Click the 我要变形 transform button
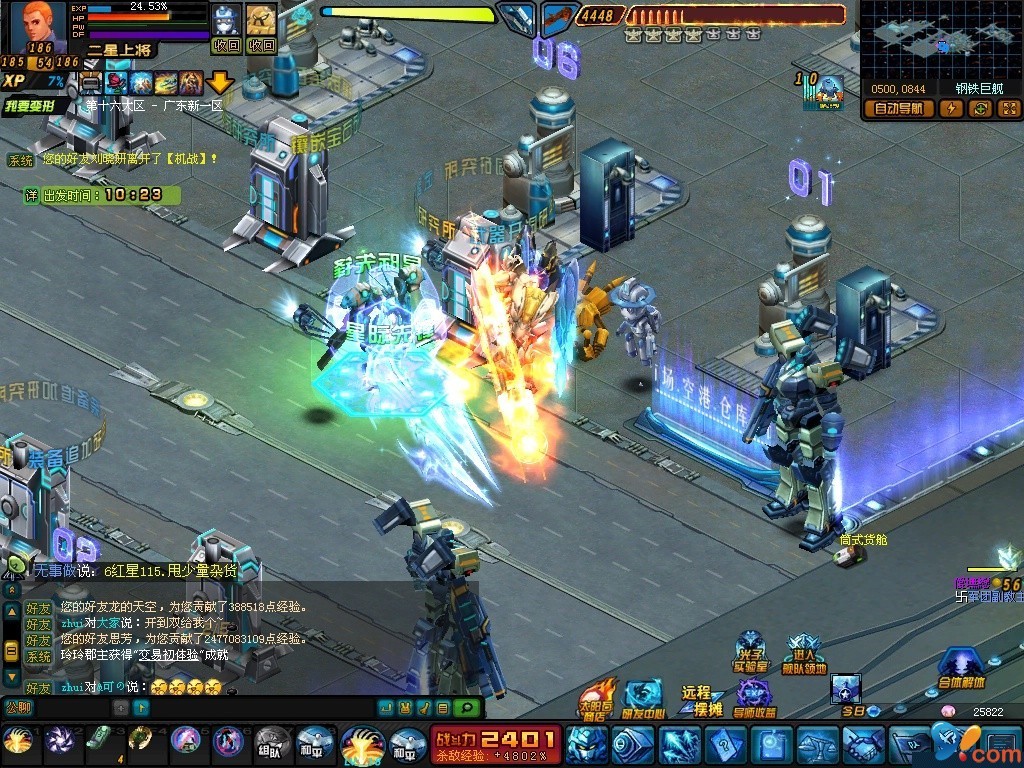This screenshot has height=768, width=1024. pos(36,106)
